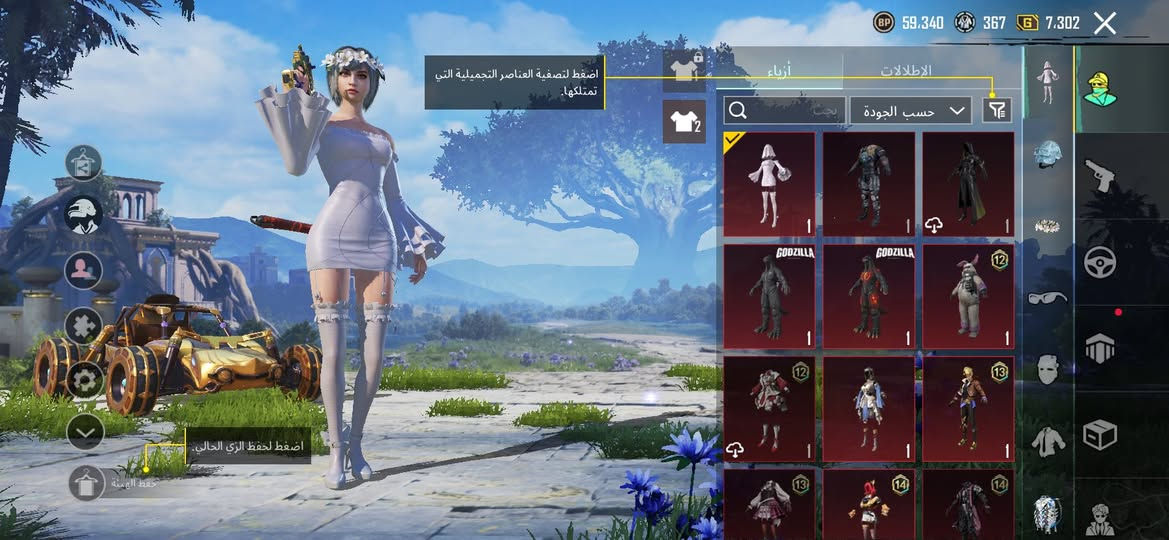The image size is (1169, 540).
Task: Click the save current outfit hanger button
Action: click(x=86, y=483)
